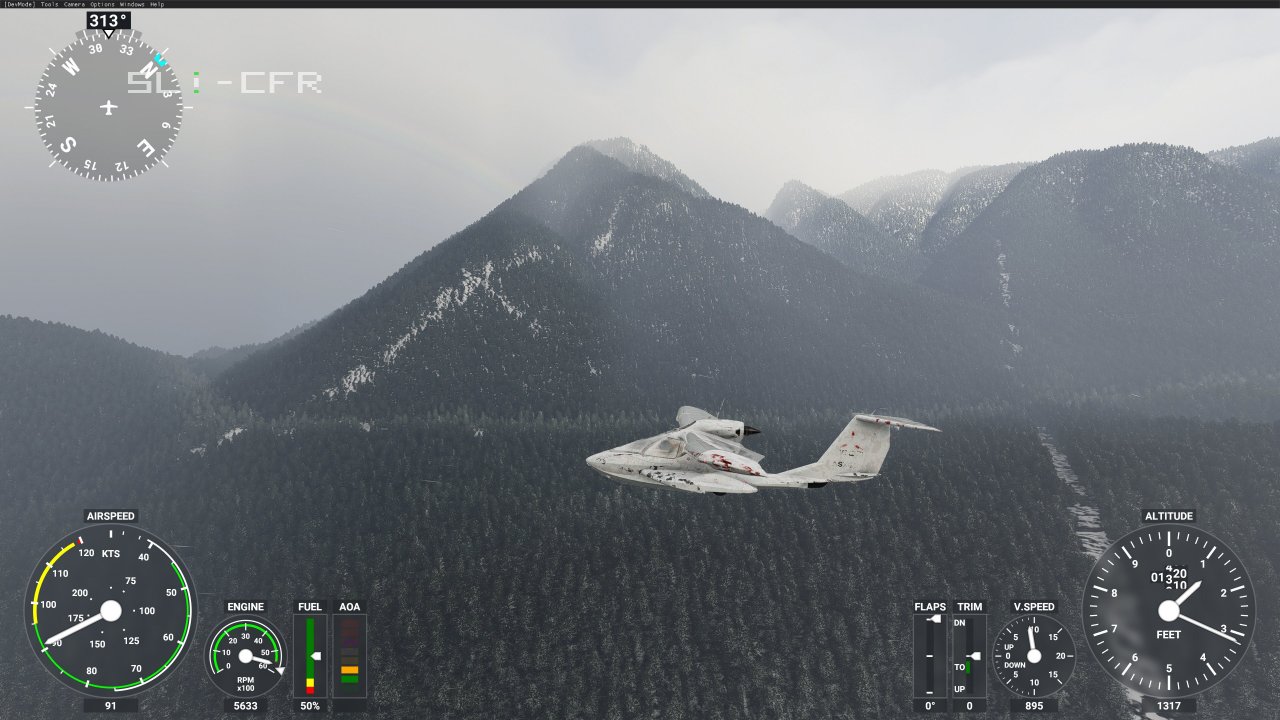Viewport: 1280px width, 720px height.
Task: Open the Windows menu
Action: pyautogui.click(x=132, y=4)
